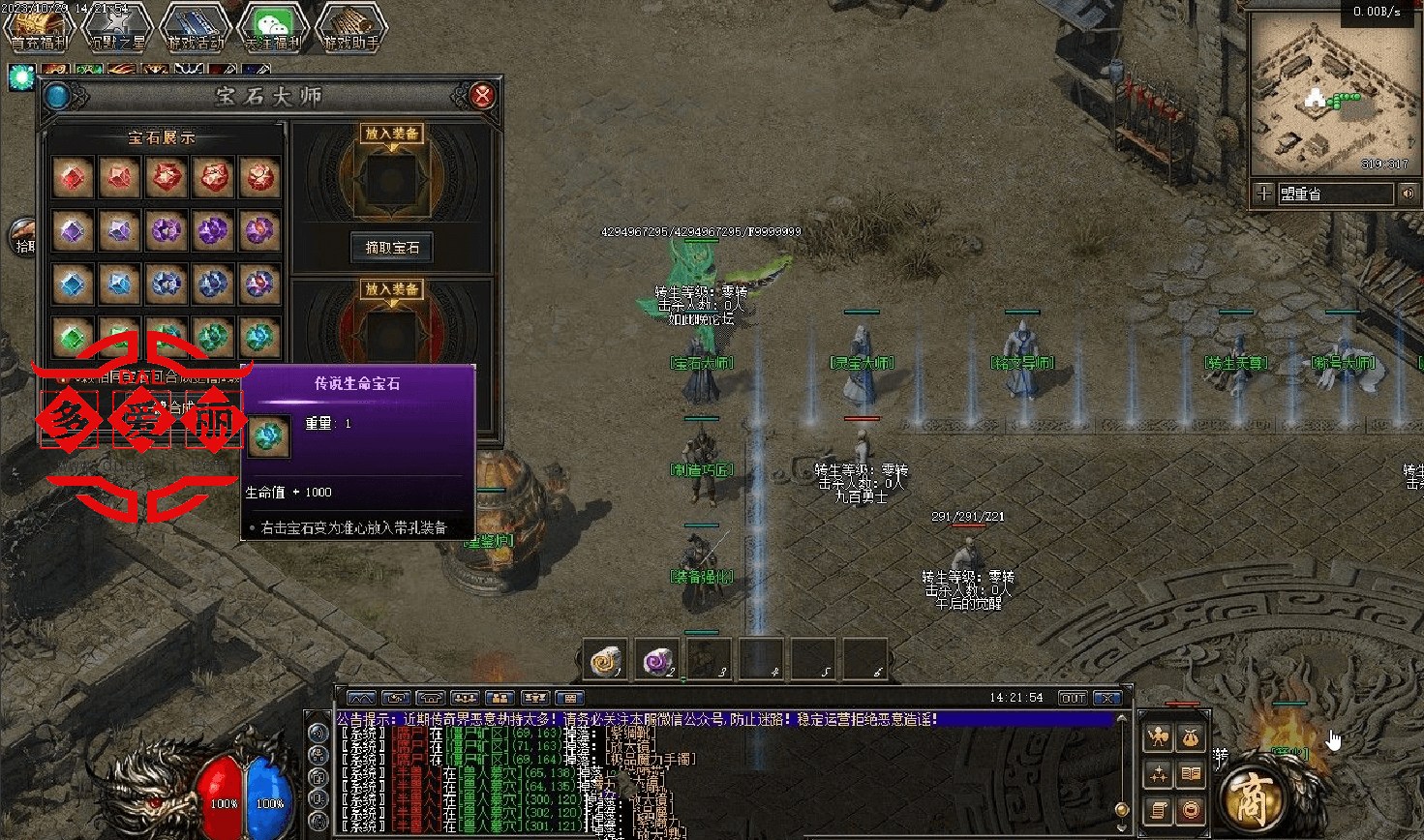The image size is (1424, 840).
Task: Click the 摘取宝石 remove gem button
Action: coord(392,248)
